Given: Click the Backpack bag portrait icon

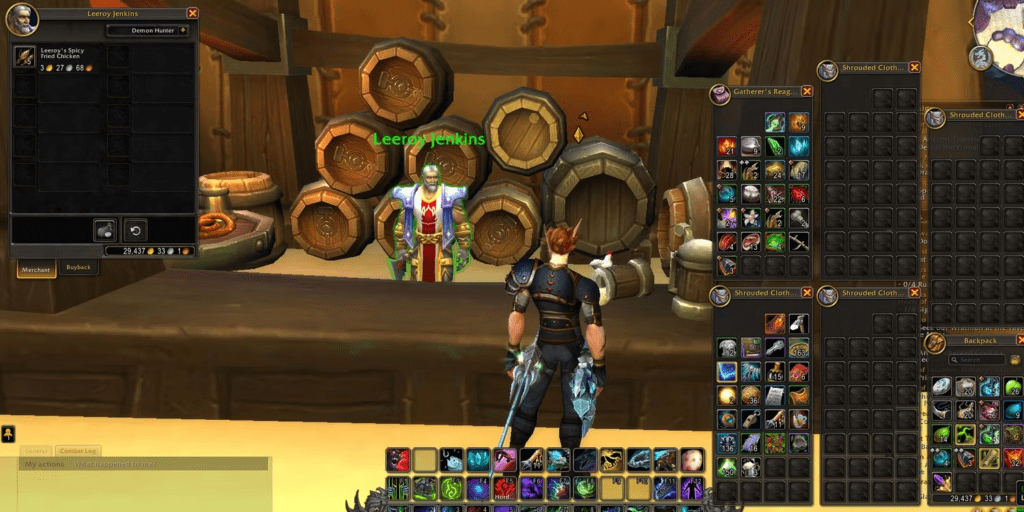Looking at the screenshot, I should (x=935, y=342).
